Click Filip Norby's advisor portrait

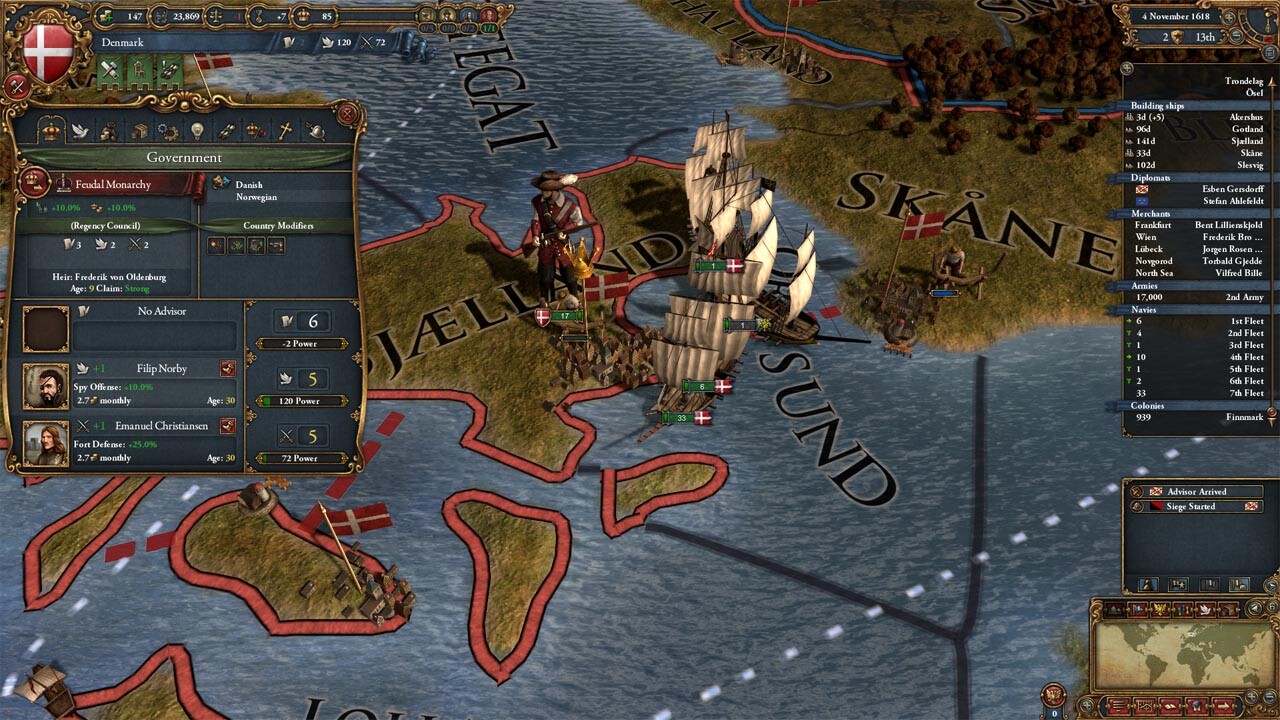pyautogui.click(x=46, y=386)
